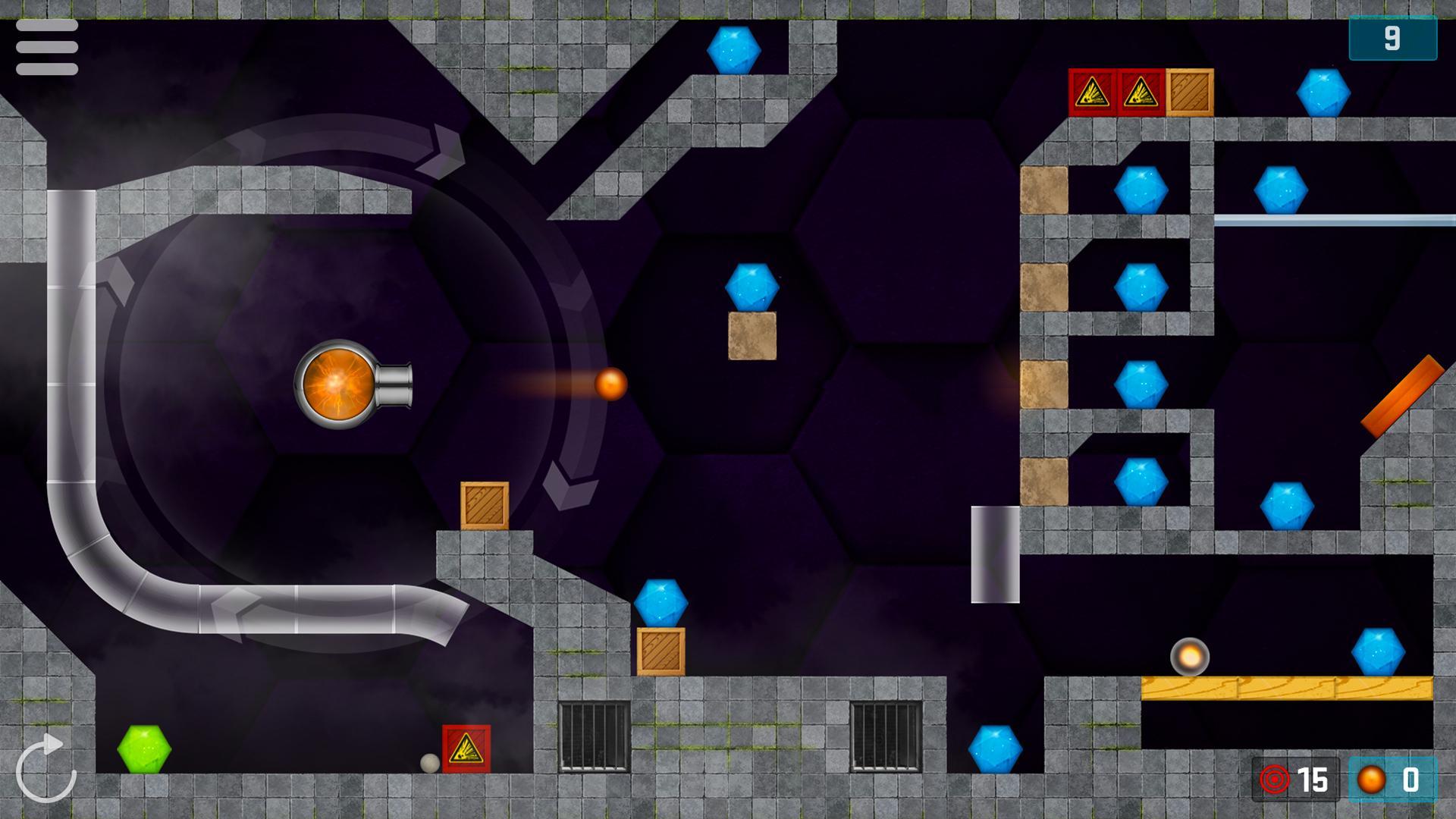Viewport: 1456px width, 819px height.
Task: Click the wooden crate below the center gem
Action: click(x=752, y=336)
